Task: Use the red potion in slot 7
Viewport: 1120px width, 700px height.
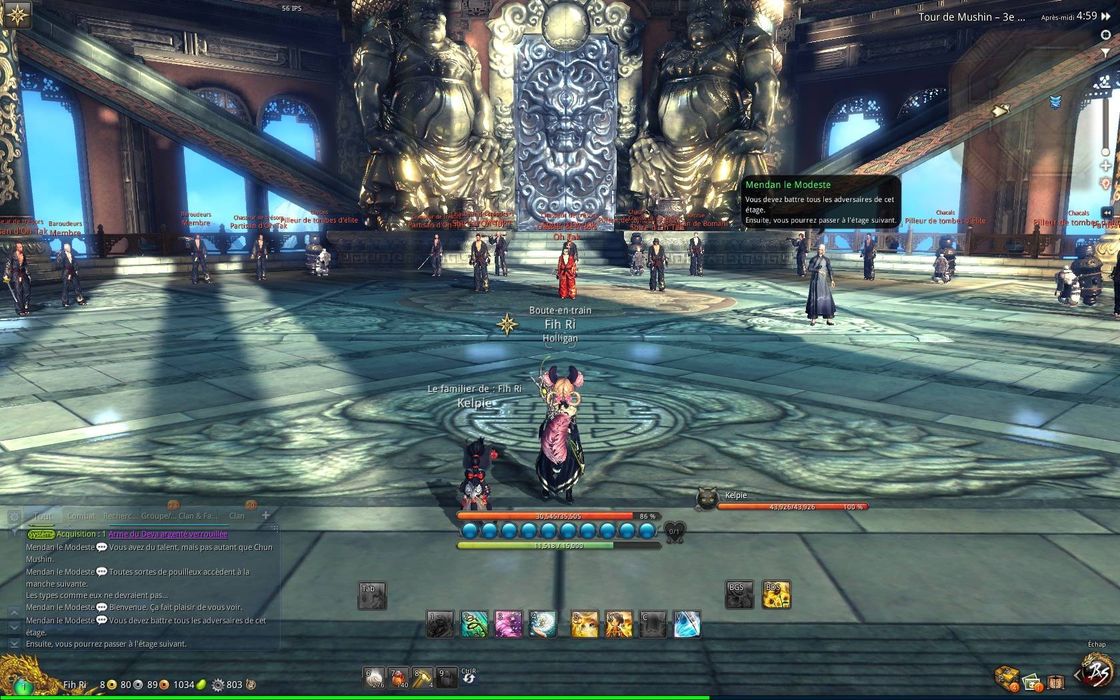Action: pos(398,677)
